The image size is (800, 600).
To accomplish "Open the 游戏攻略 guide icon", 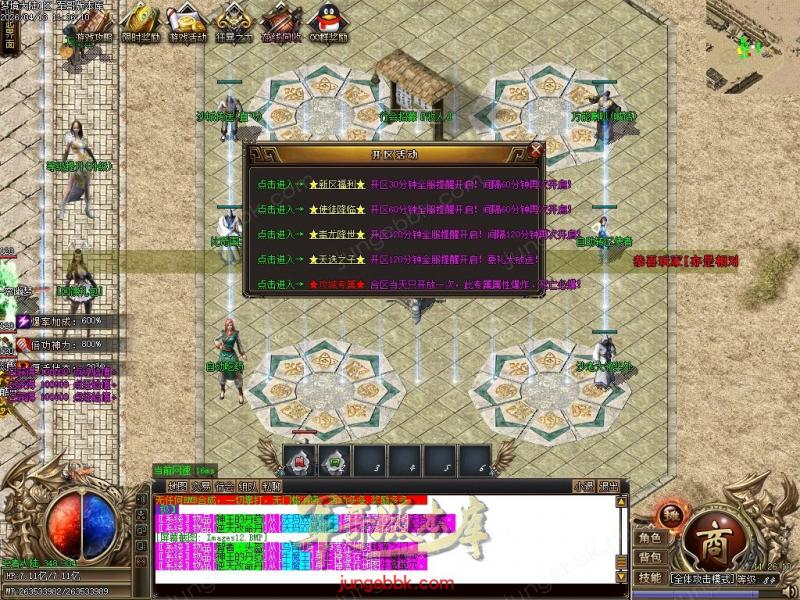I will click(x=94, y=21).
